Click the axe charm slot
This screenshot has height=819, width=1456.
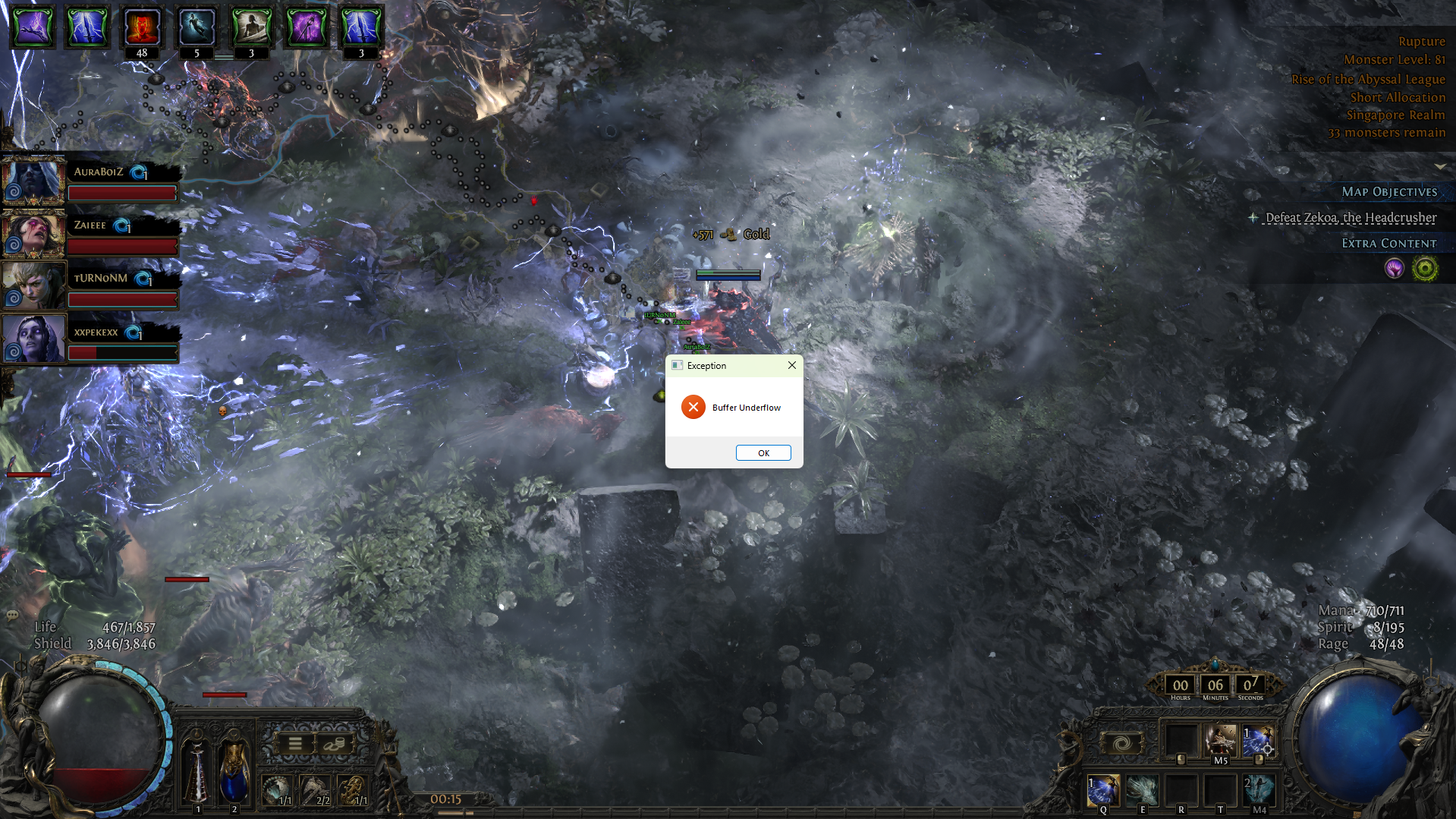(x=315, y=789)
